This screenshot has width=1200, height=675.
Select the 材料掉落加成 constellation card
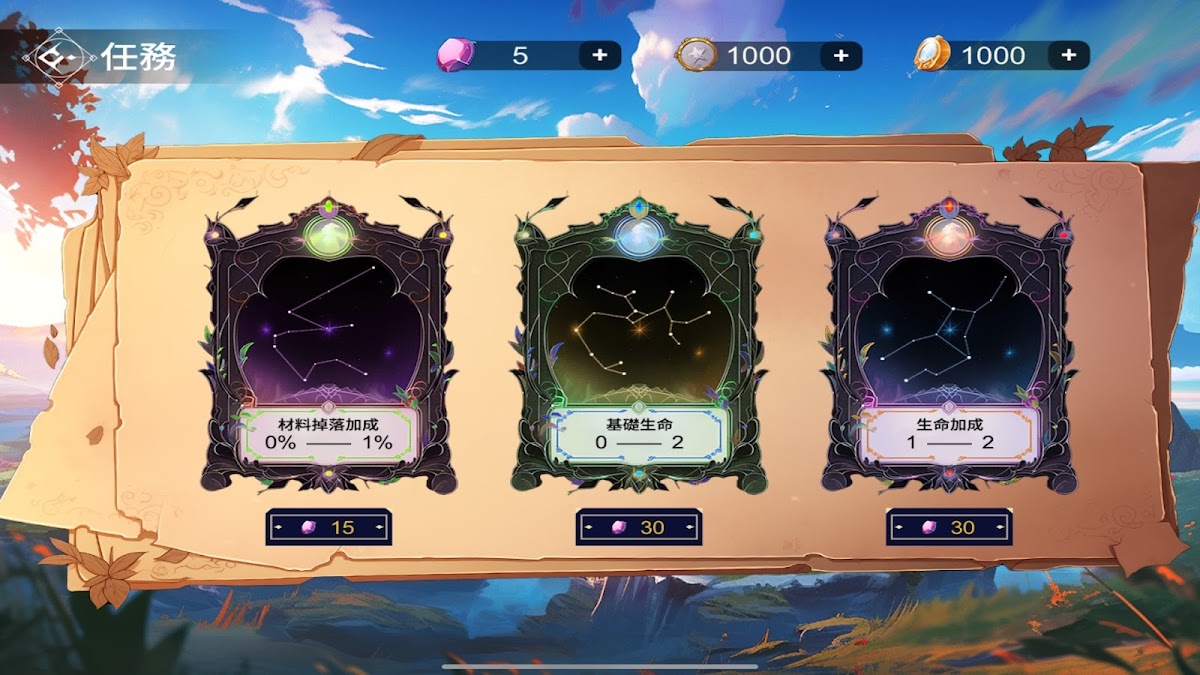point(328,345)
